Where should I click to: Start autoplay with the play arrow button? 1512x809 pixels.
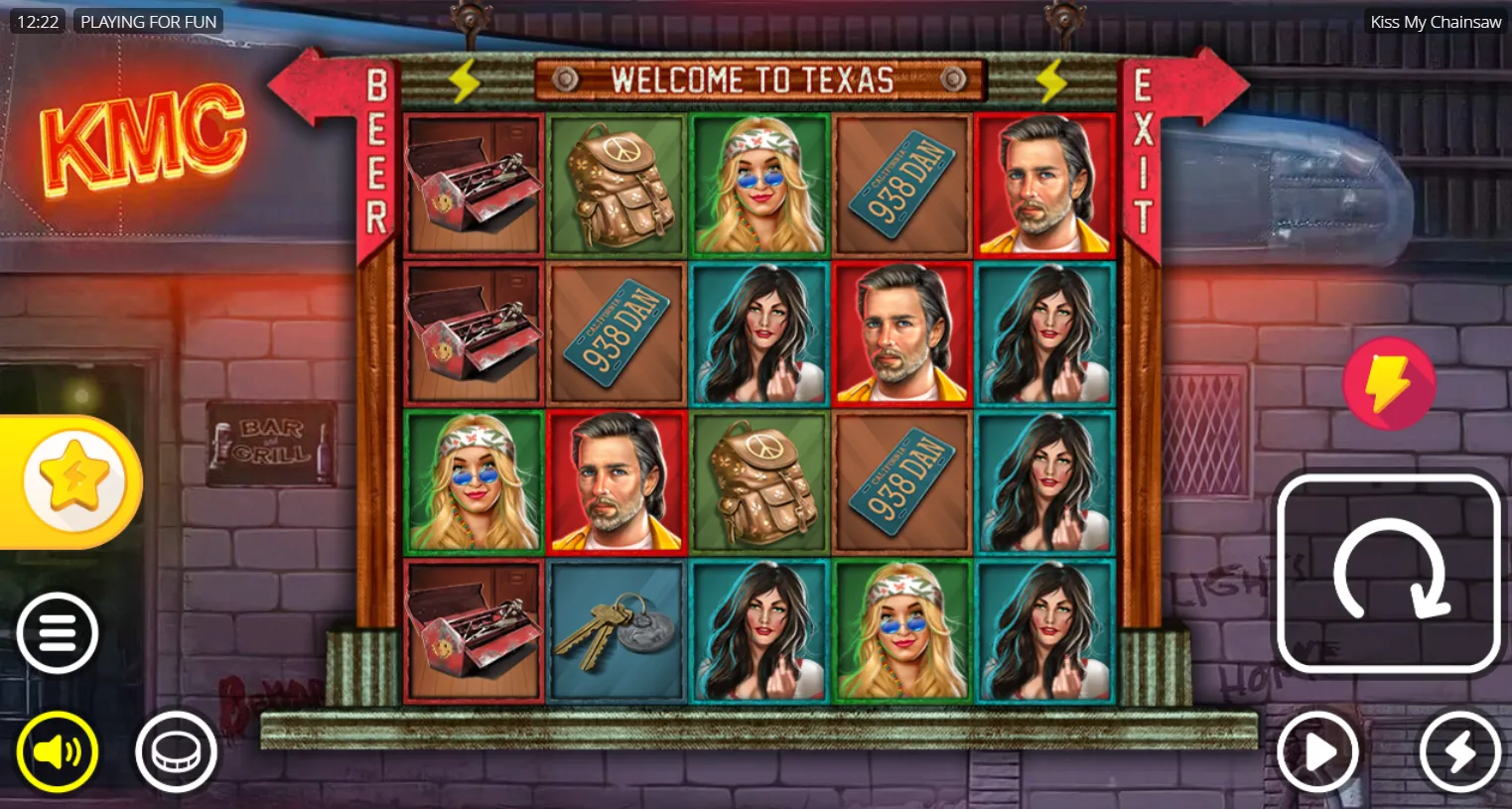1318,753
